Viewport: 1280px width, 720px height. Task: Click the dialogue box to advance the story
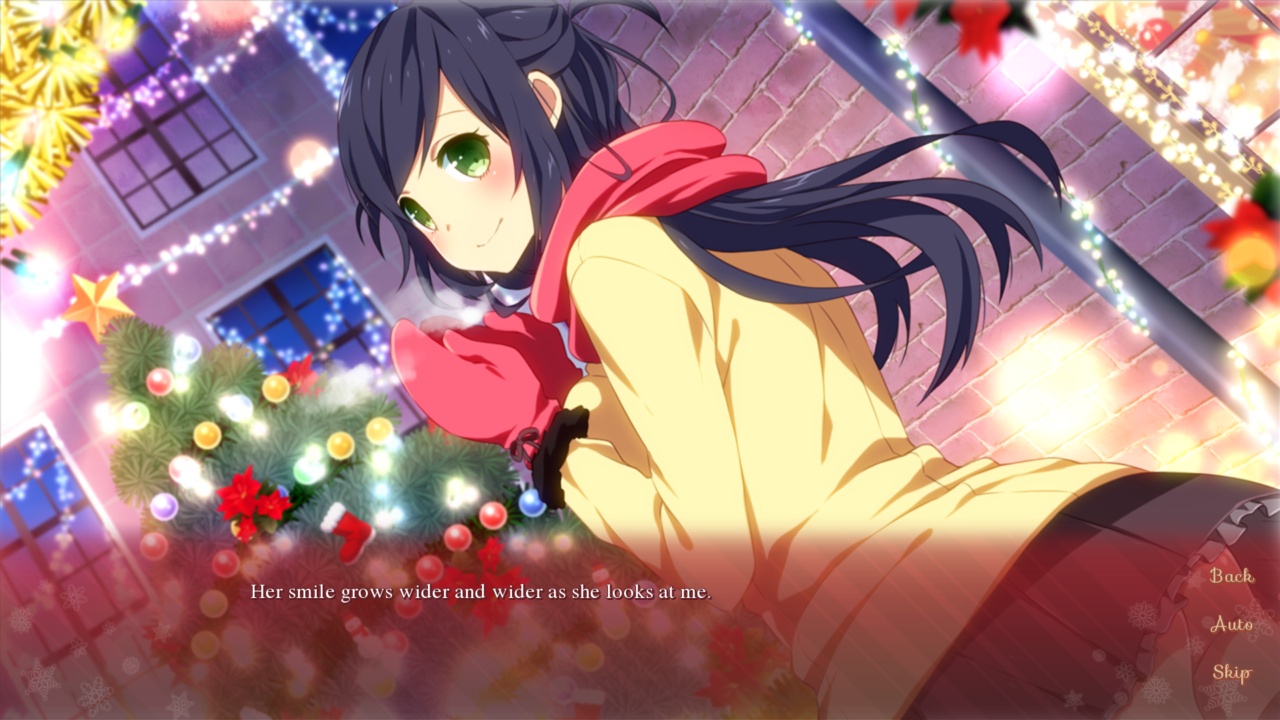640,630
